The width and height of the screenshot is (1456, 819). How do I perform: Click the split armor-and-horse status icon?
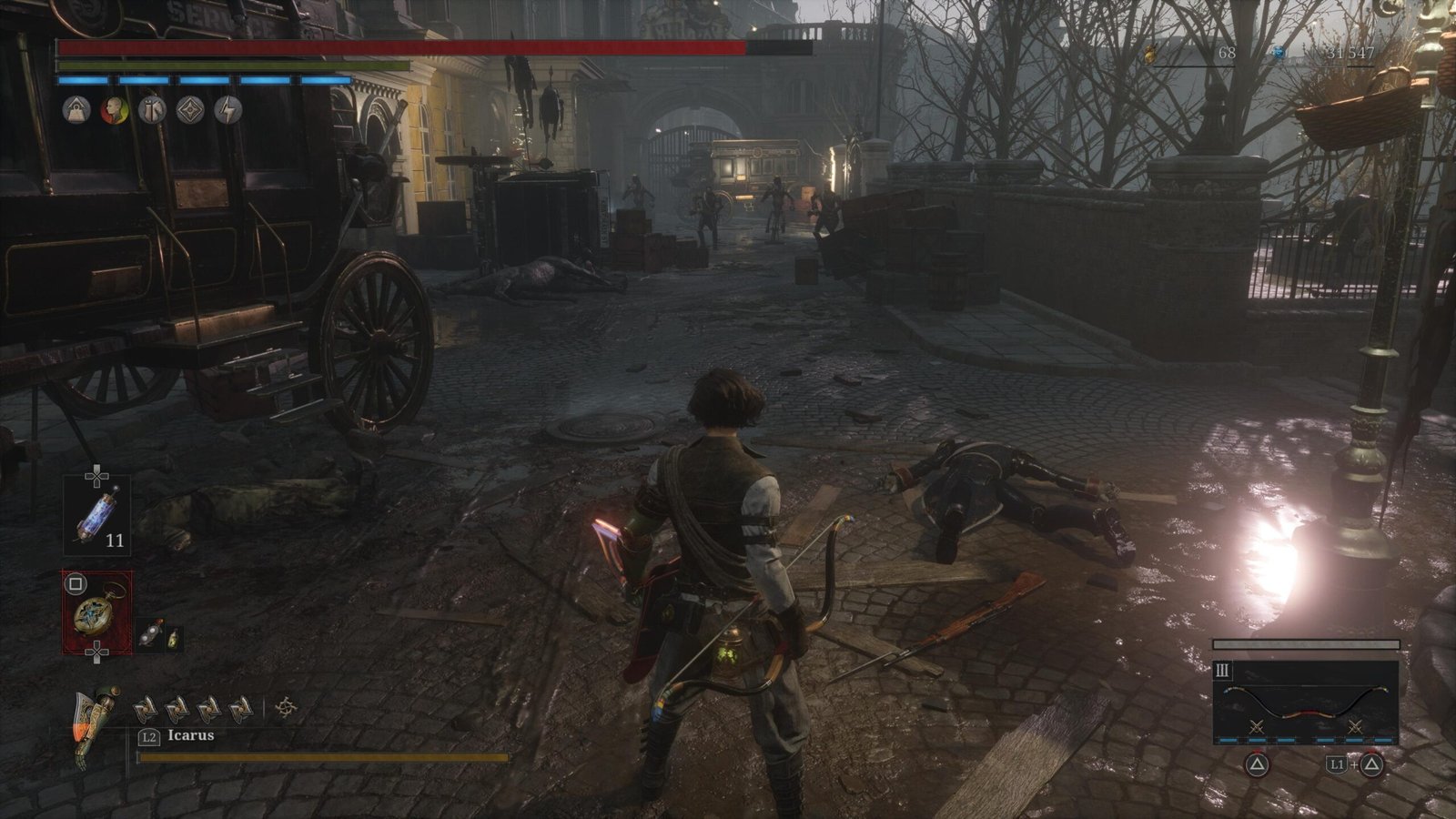click(152, 110)
